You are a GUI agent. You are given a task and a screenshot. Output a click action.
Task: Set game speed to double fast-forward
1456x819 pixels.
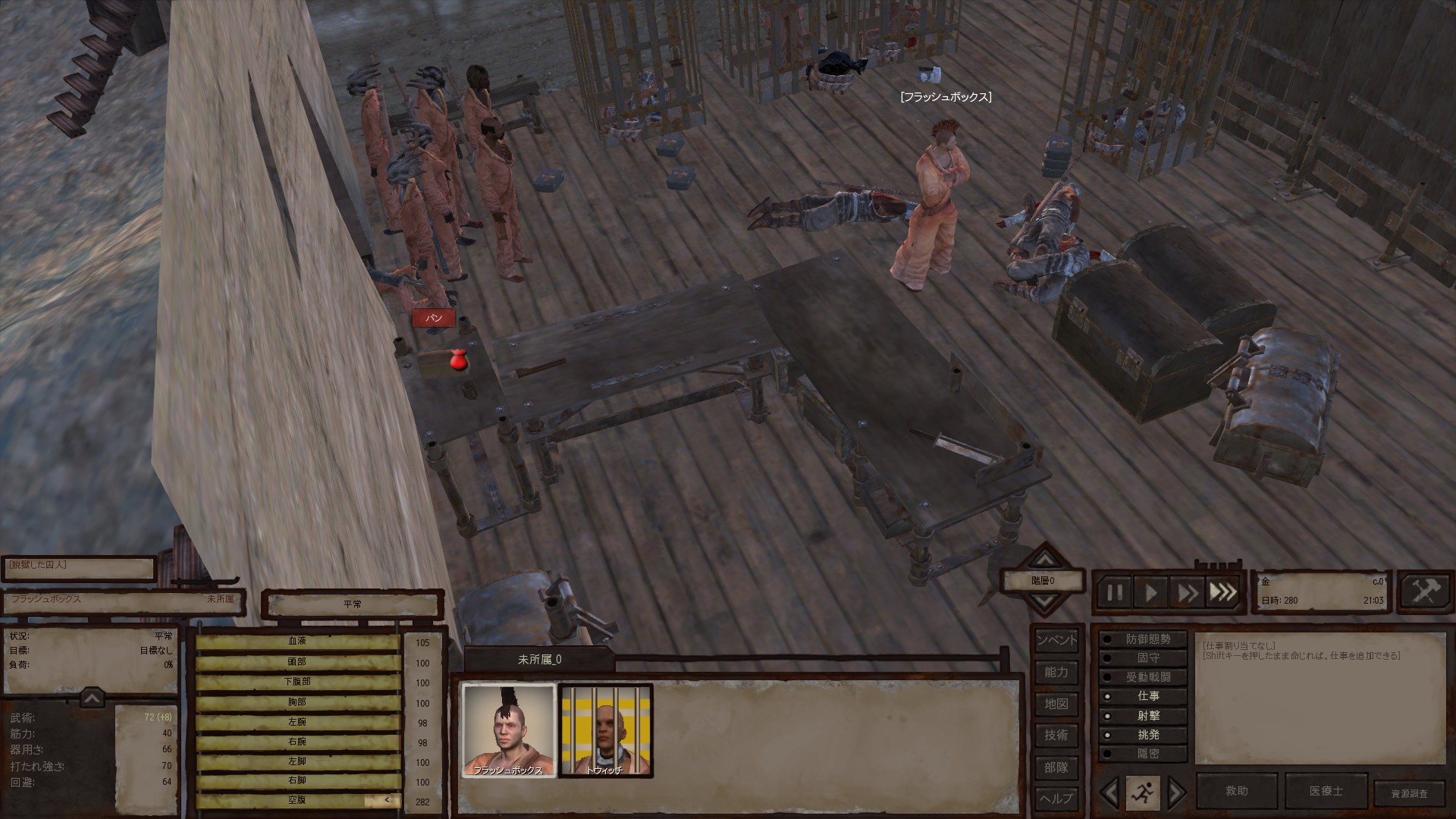point(1187,592)
